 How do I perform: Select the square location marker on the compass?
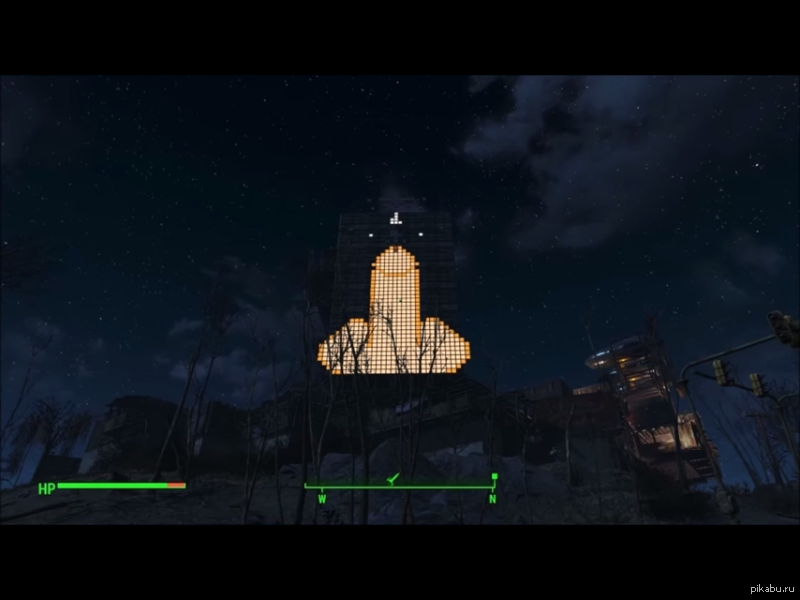(494, 476)
